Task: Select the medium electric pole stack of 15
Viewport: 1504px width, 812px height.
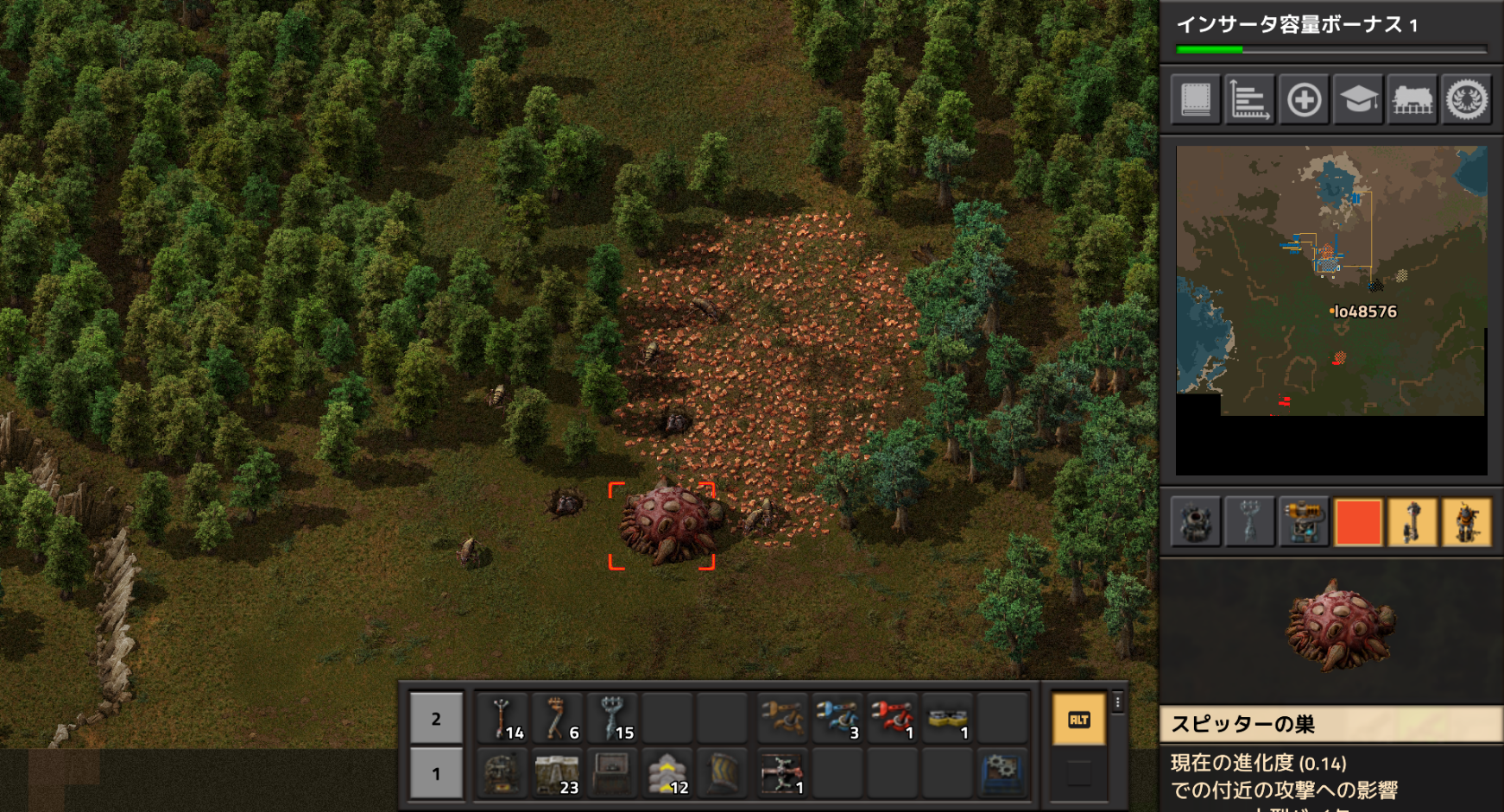Action: (613, 719)
